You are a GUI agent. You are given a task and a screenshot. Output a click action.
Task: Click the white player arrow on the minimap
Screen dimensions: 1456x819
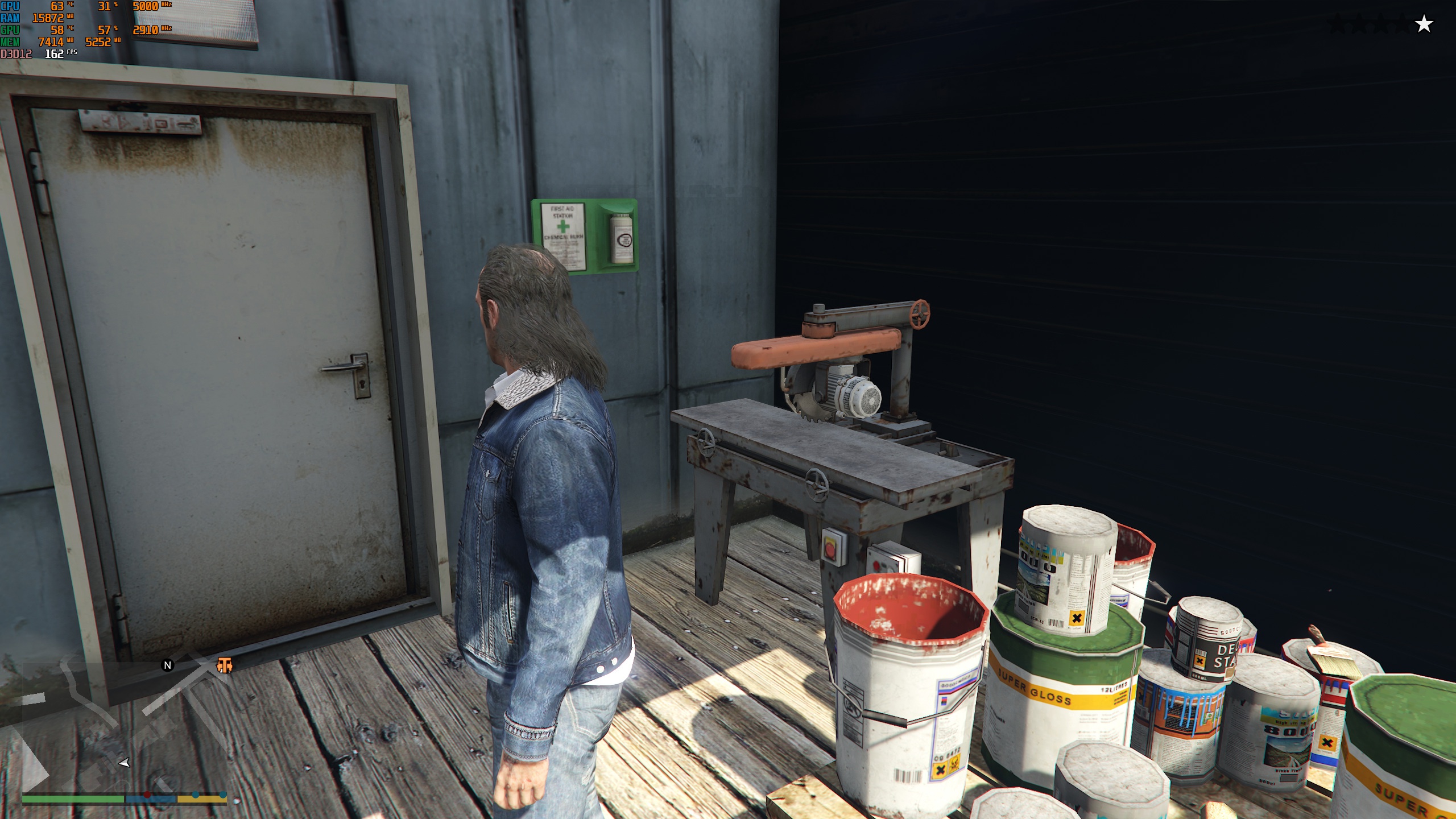[124, 763]
